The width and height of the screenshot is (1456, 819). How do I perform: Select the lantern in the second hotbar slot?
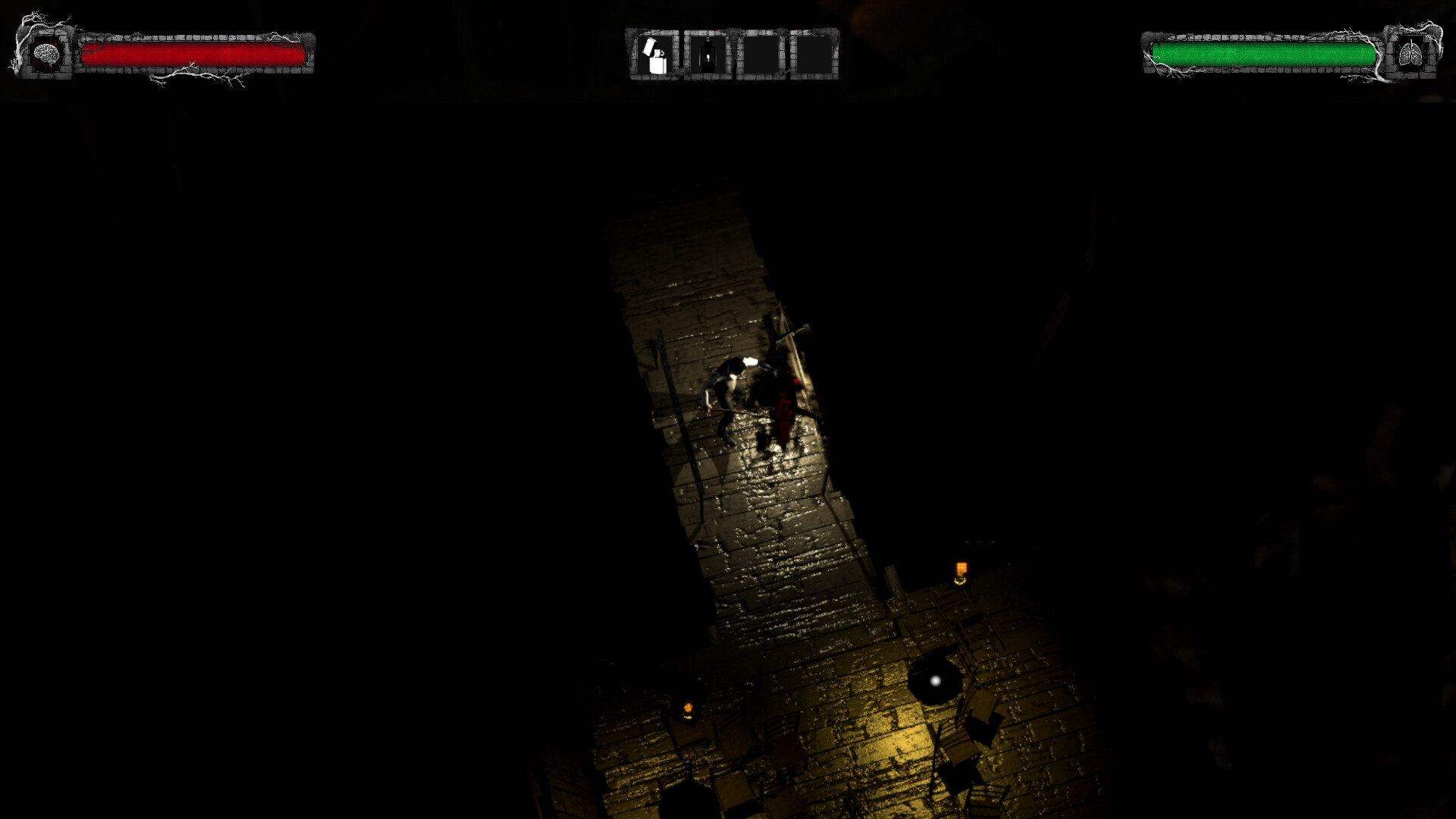coord(707,54)
